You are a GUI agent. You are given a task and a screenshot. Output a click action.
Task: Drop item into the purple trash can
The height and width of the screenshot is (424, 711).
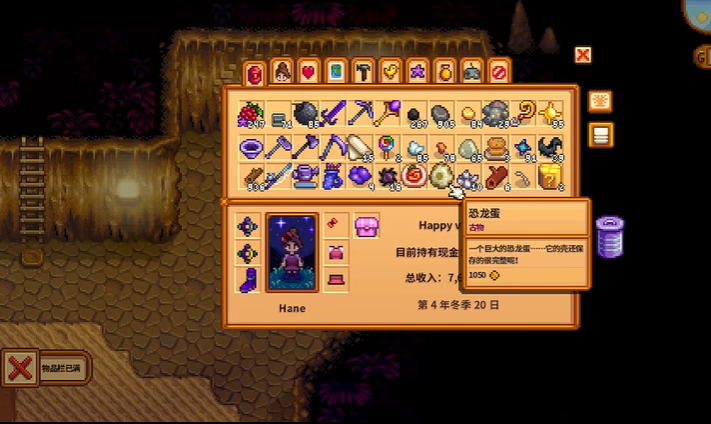[x=609, y=238]
